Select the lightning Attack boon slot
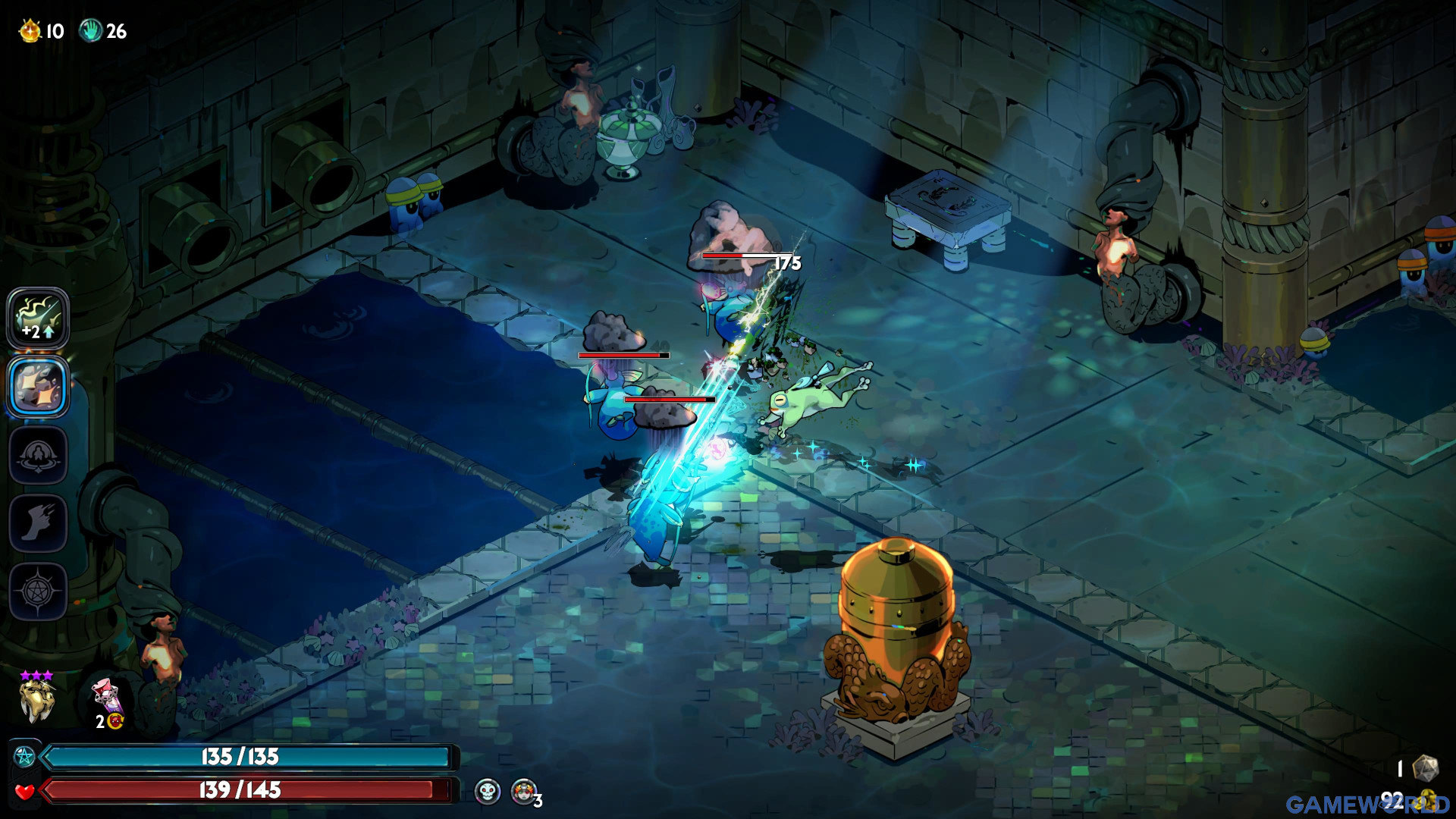Image resolution: width=1456 pixels, height=819 pixels. point(38,318)
